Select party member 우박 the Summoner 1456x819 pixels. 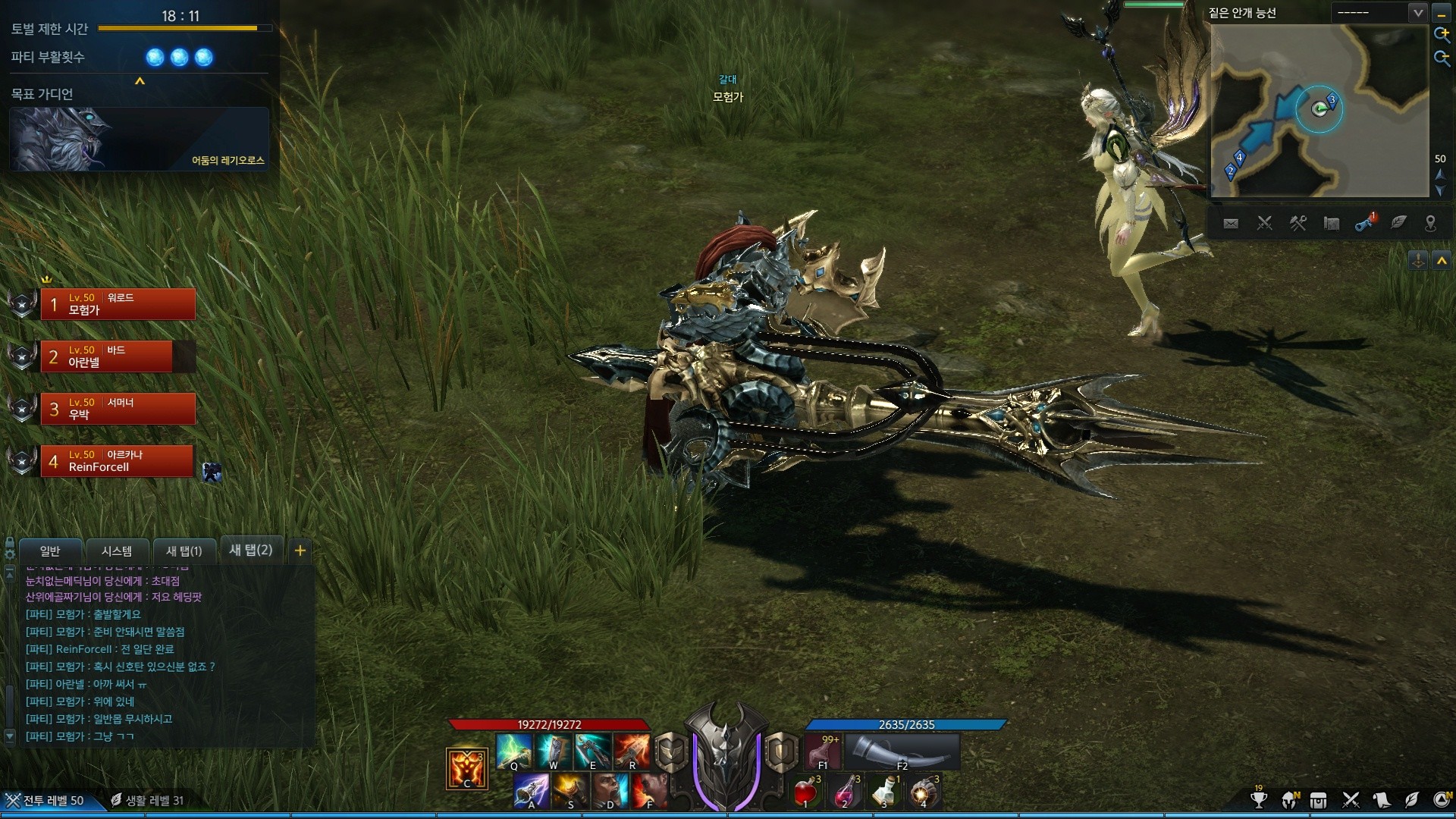(x=118, y=409)
